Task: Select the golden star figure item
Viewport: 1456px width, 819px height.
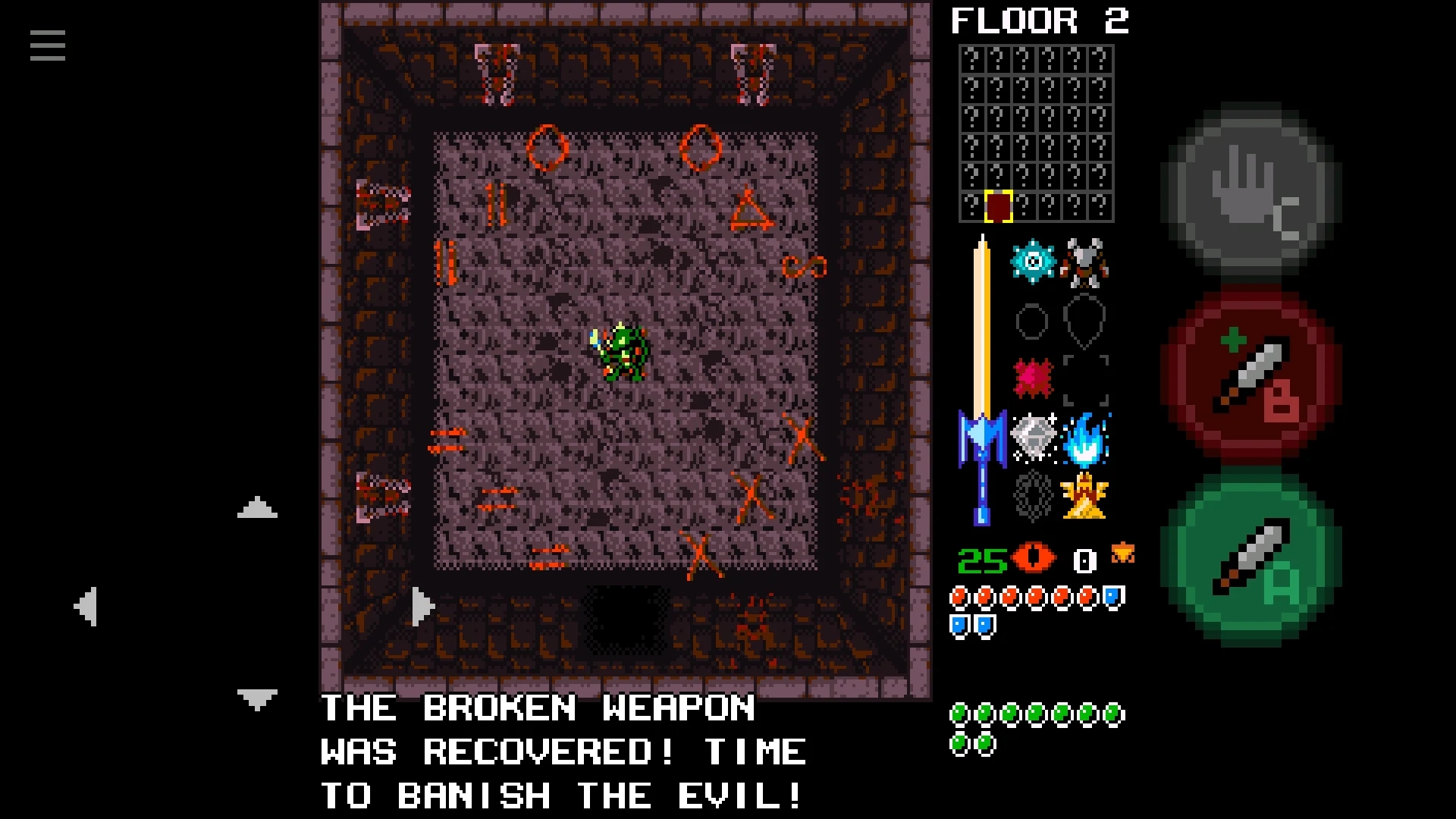Action: click(x=1085, y=496)
